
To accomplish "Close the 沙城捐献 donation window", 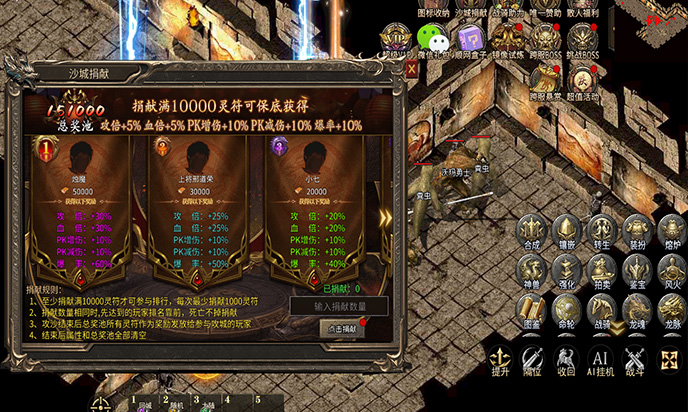I will tap(411, 70).
